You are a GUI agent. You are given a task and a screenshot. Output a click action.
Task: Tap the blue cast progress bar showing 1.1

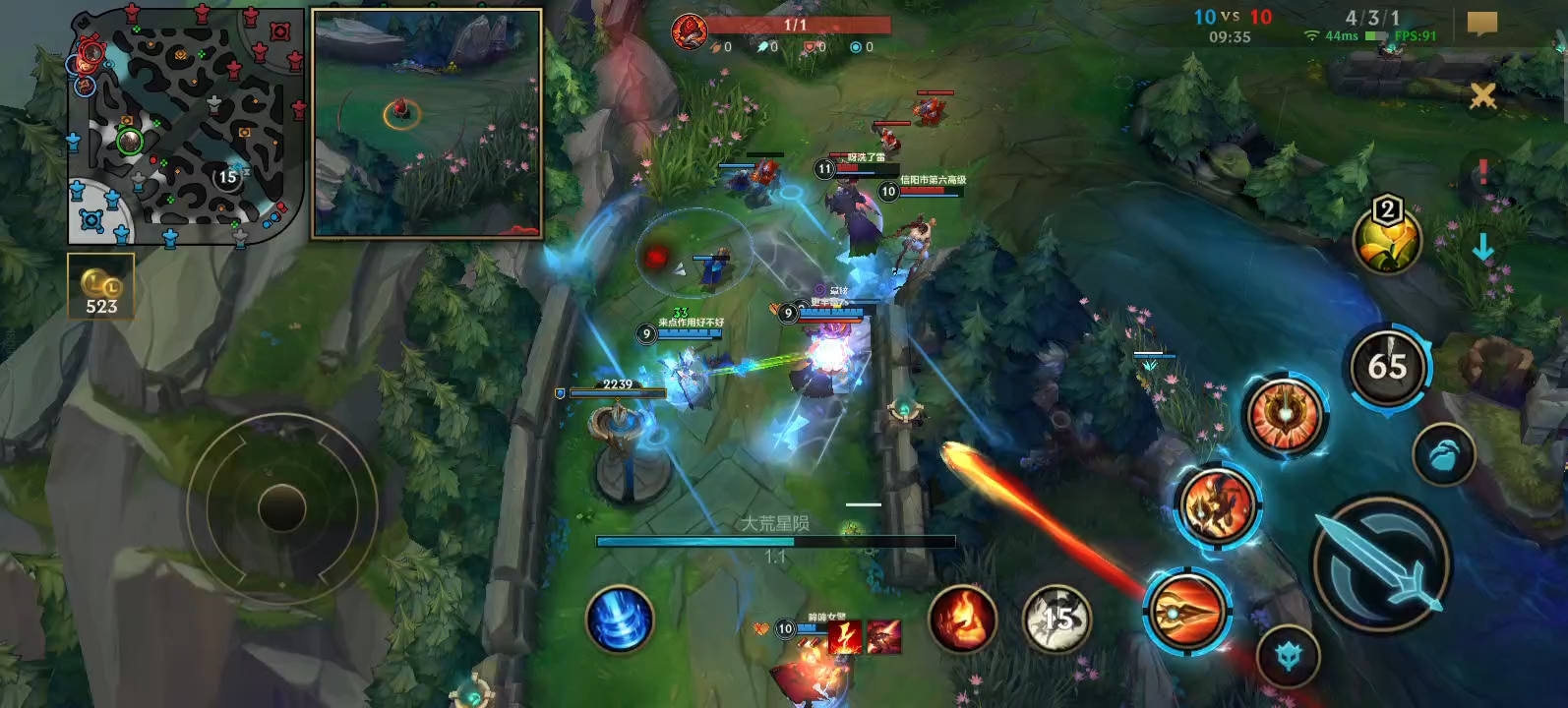pyautogui.click(x=774, y=540)
